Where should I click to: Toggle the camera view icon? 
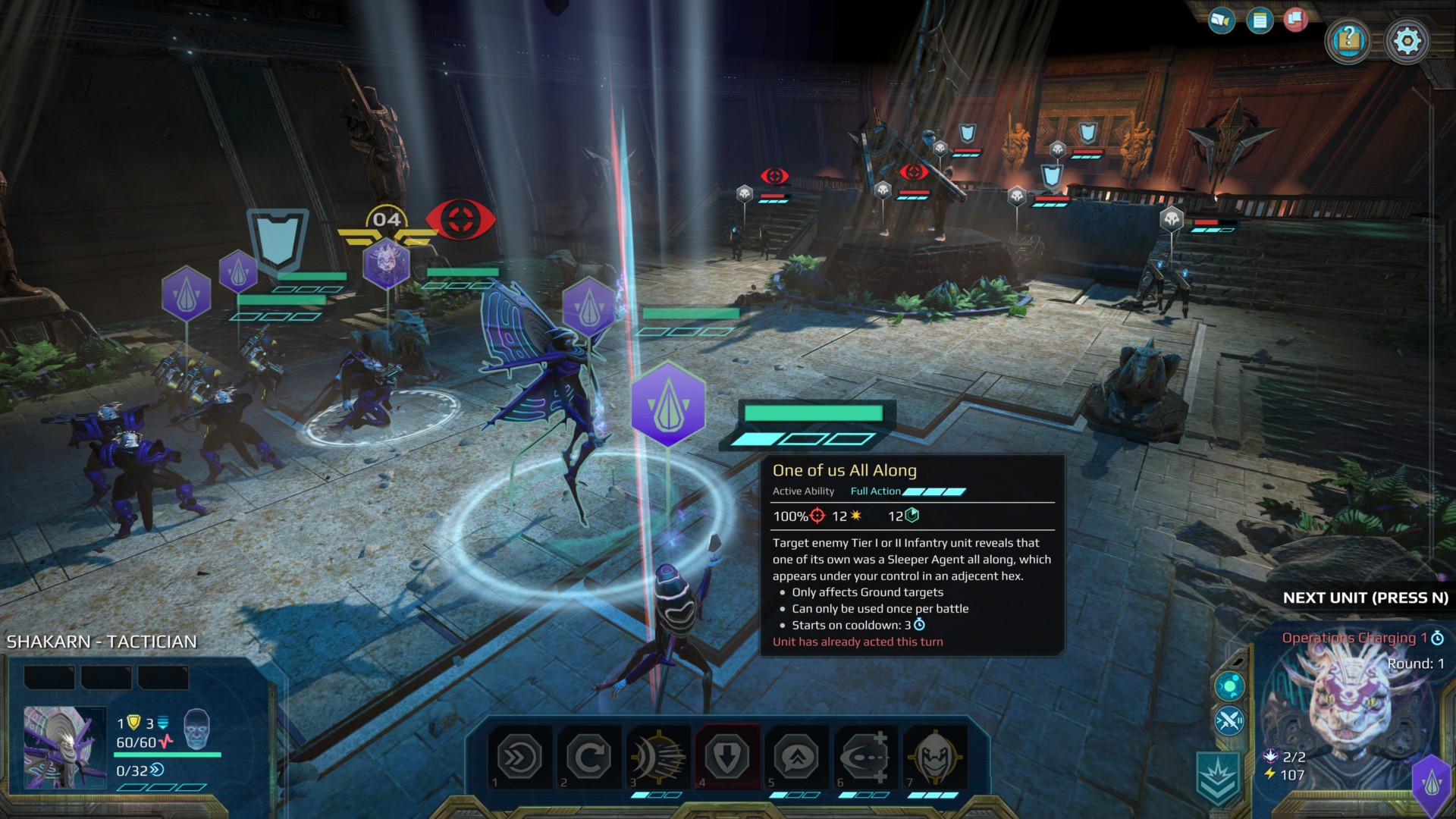tap(1221, 20)
